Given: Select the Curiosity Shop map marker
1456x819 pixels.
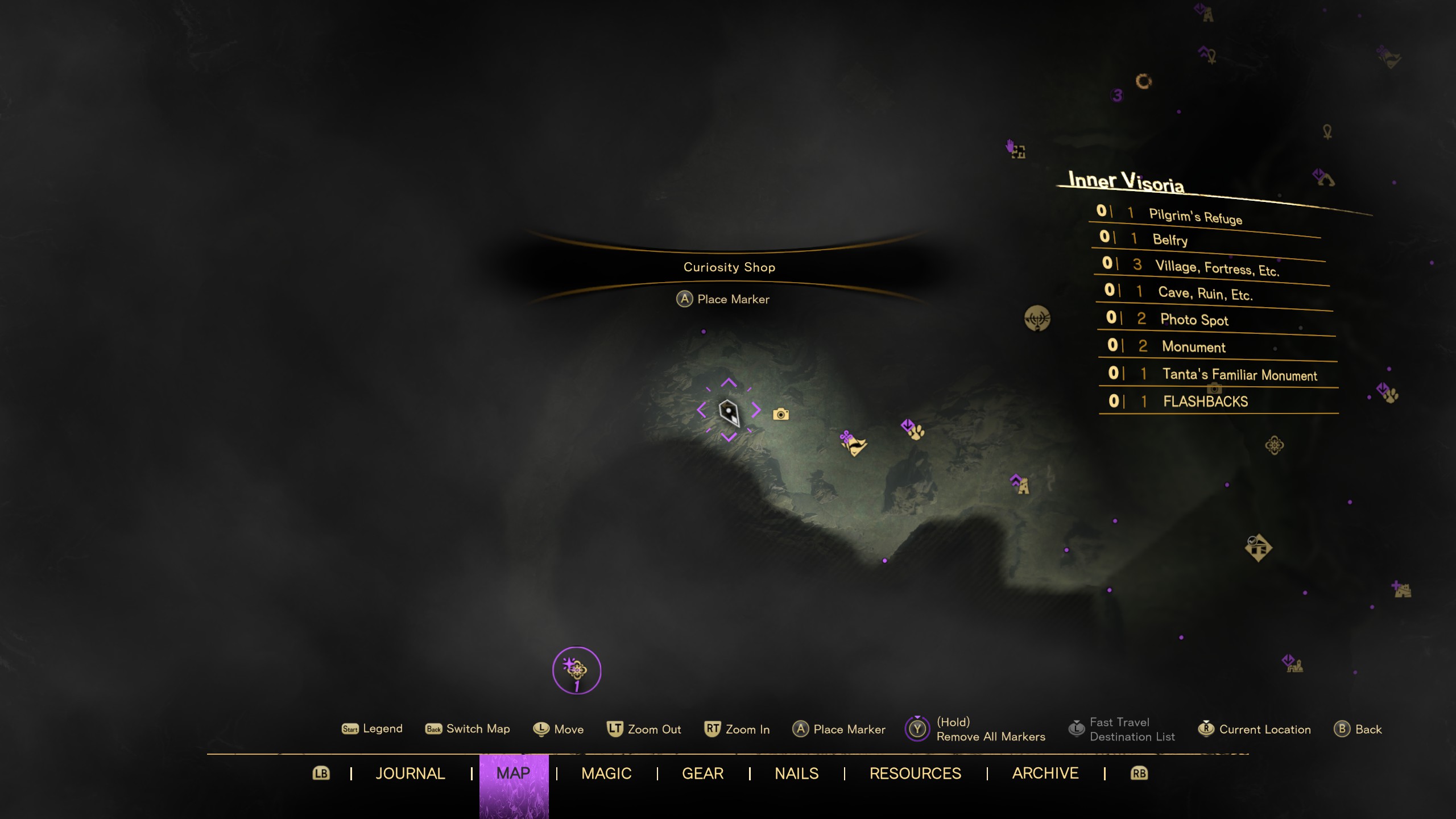Looking at the screenshot, I should pyautogui.click(x=729, y=411).
